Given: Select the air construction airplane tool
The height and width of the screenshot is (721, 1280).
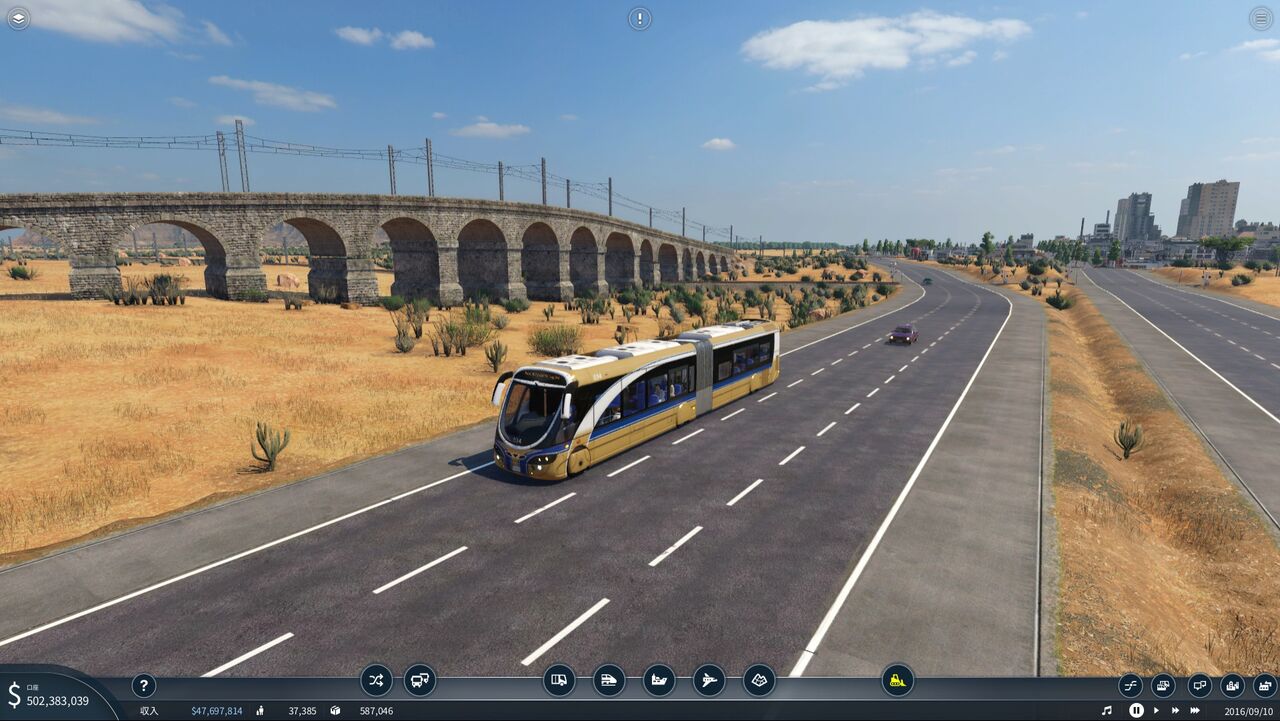Looking at the screenshot, I should coord(709,680).
